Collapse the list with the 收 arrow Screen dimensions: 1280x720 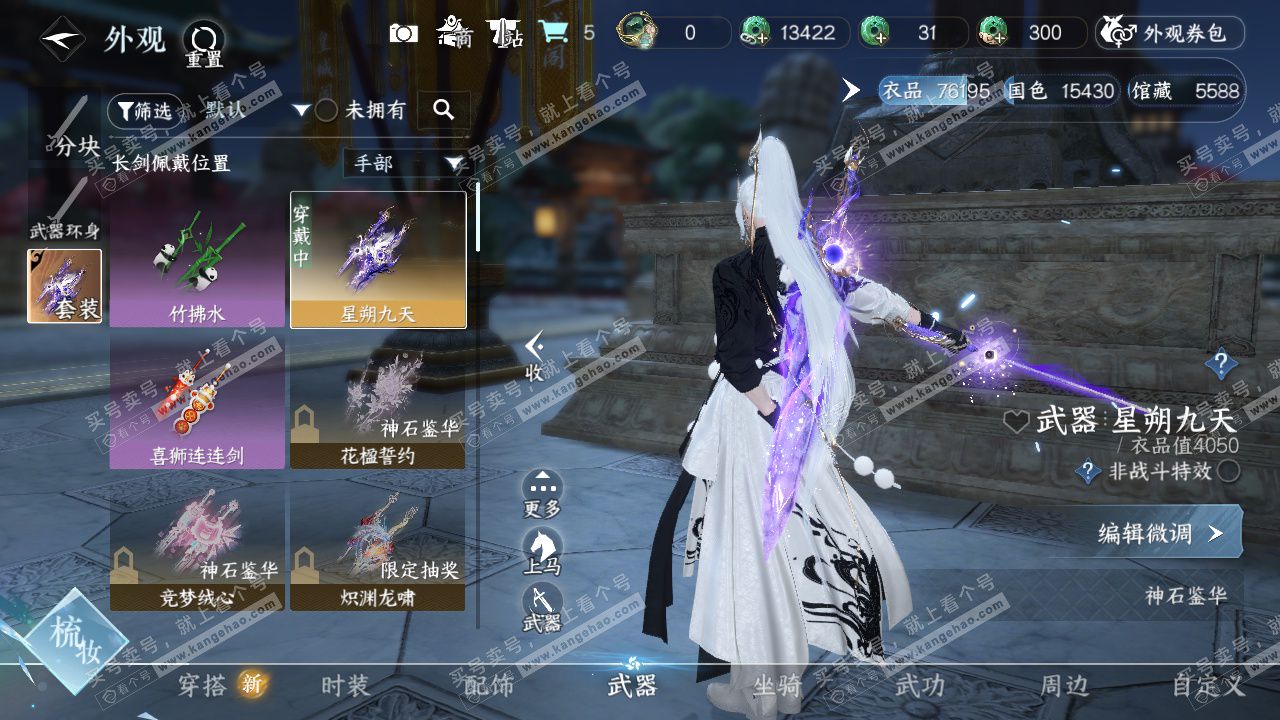tap(535, 356)
